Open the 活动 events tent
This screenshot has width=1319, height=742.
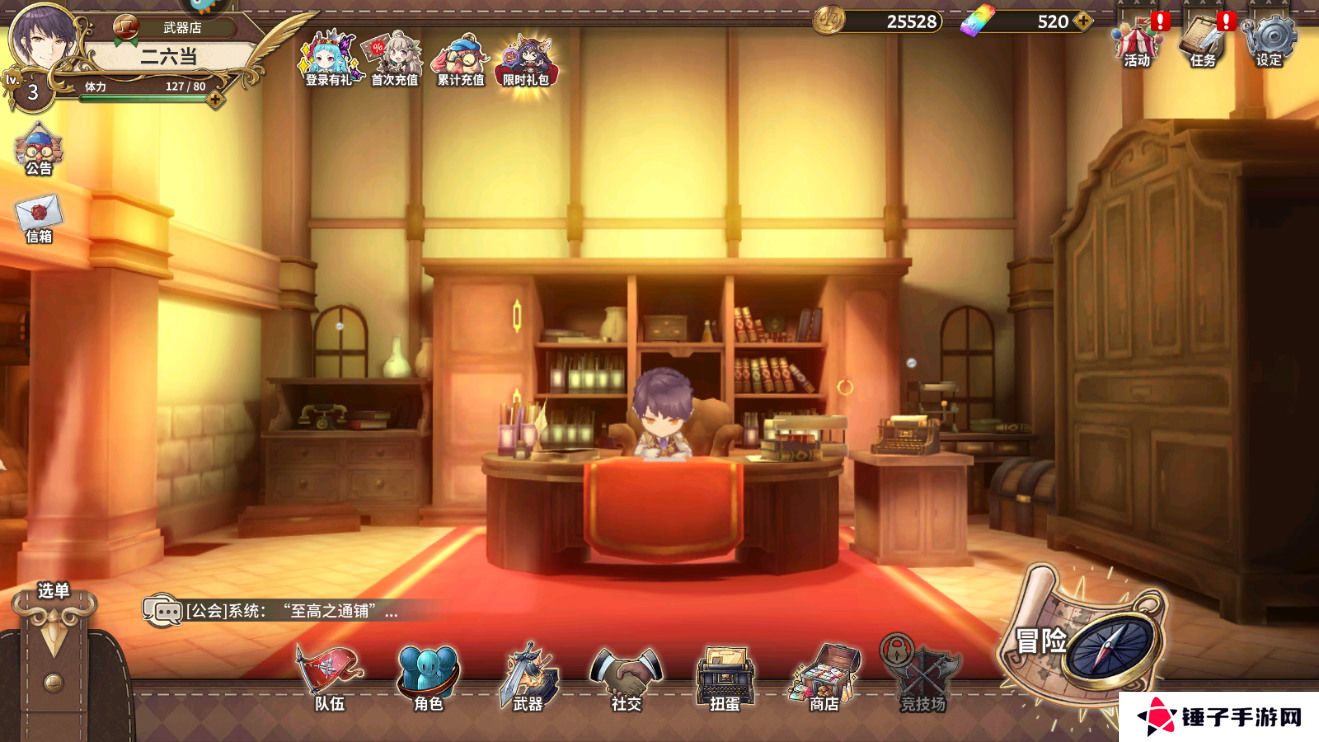point(1137,41)
